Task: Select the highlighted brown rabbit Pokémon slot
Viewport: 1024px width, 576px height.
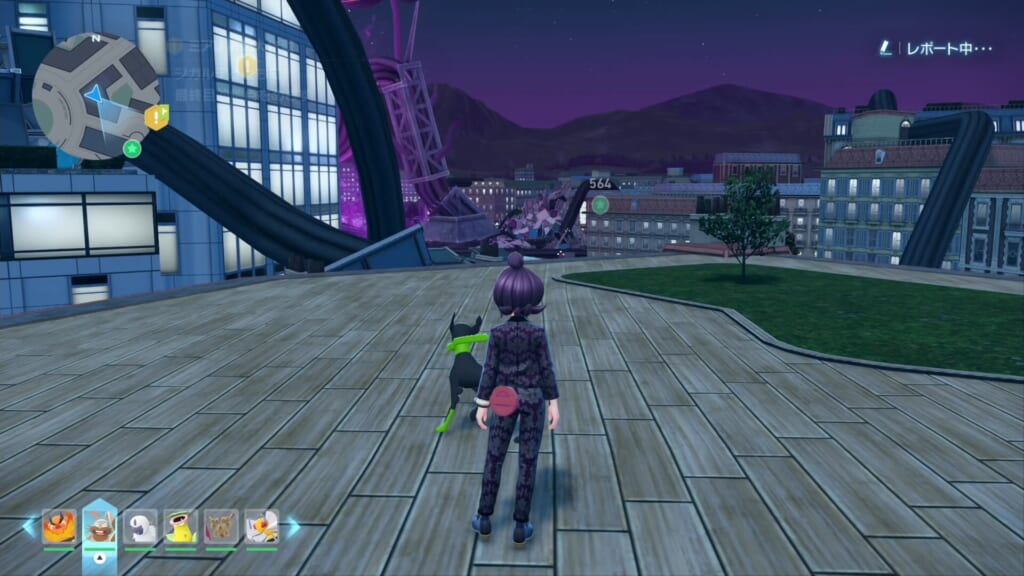Action: (100, 526)
